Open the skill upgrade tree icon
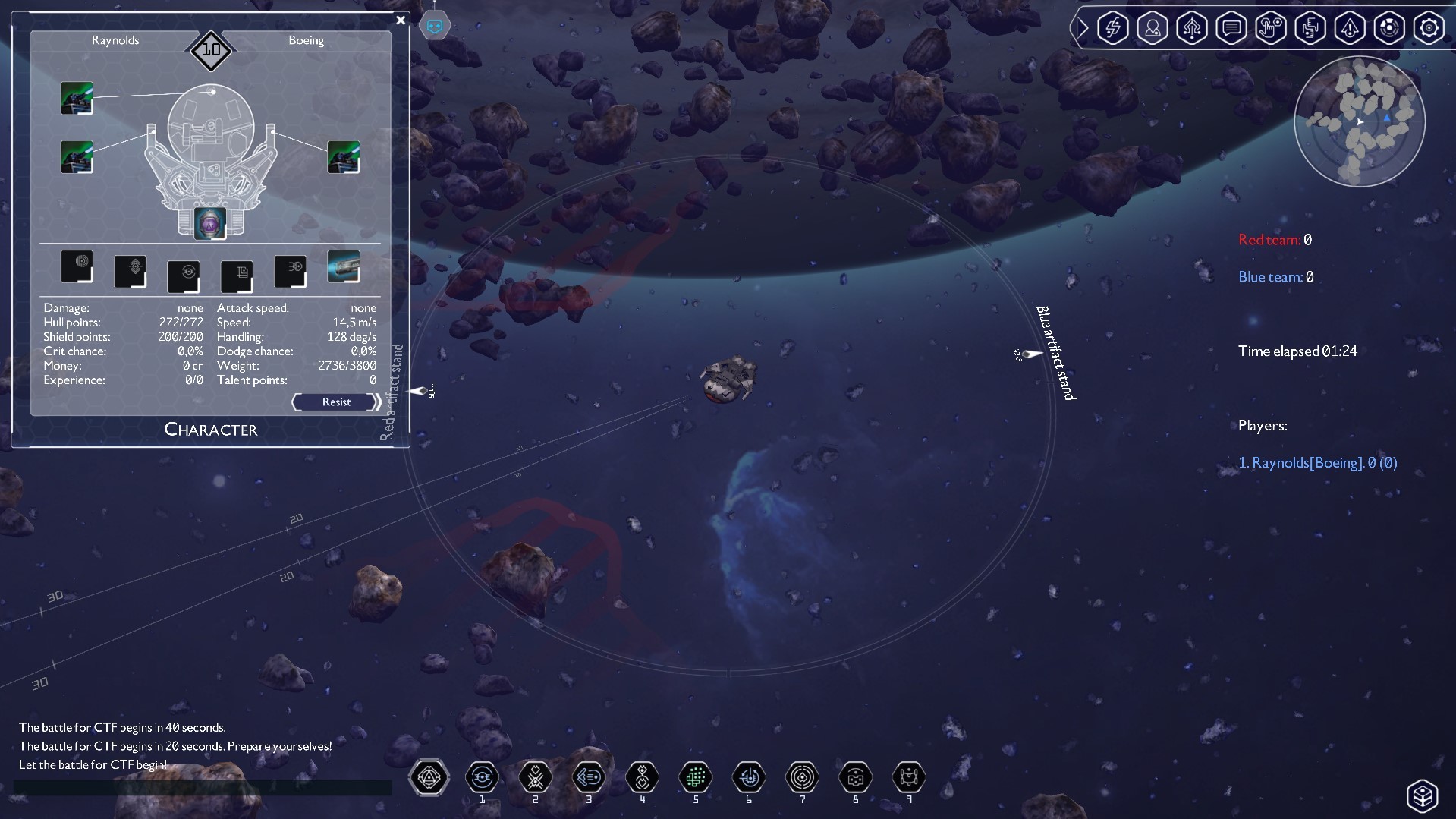The image size is (1456, 819). coord(1192,28)
